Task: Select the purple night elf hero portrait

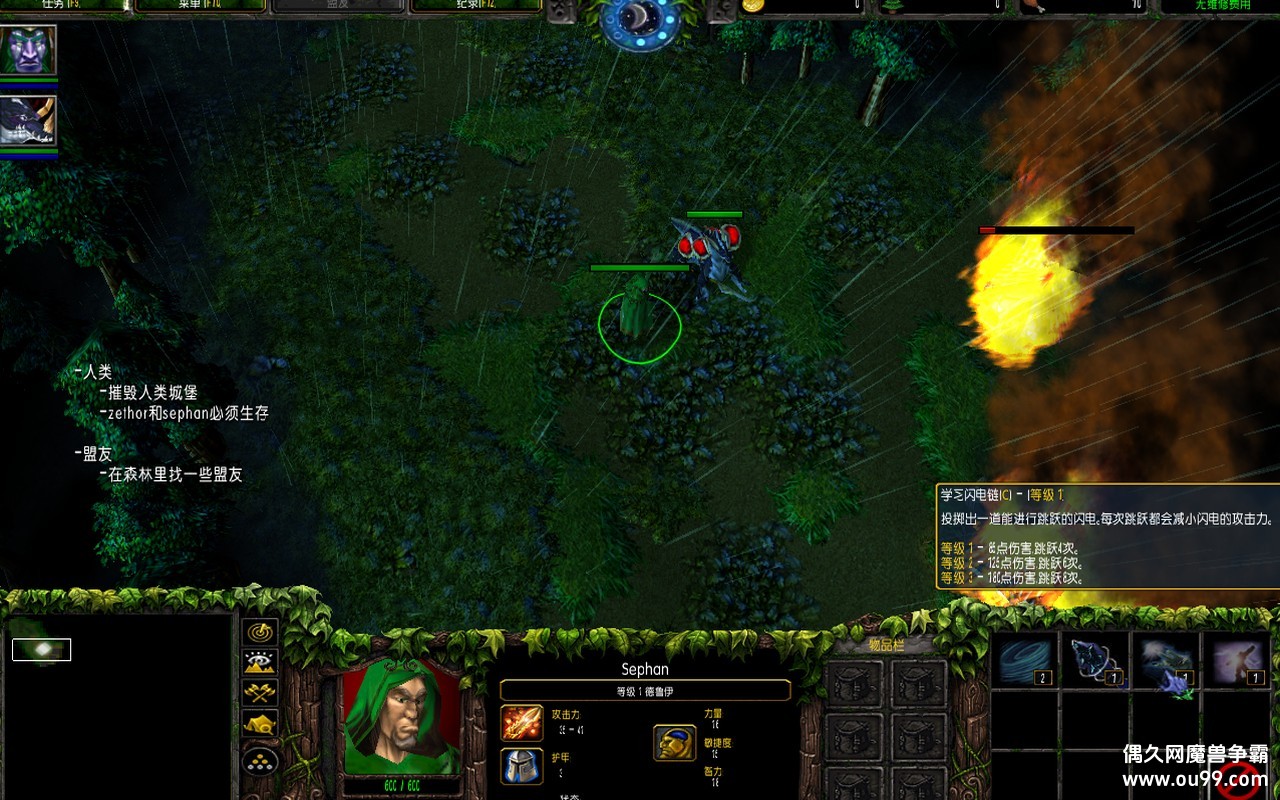Action: [x=29, y=50]
